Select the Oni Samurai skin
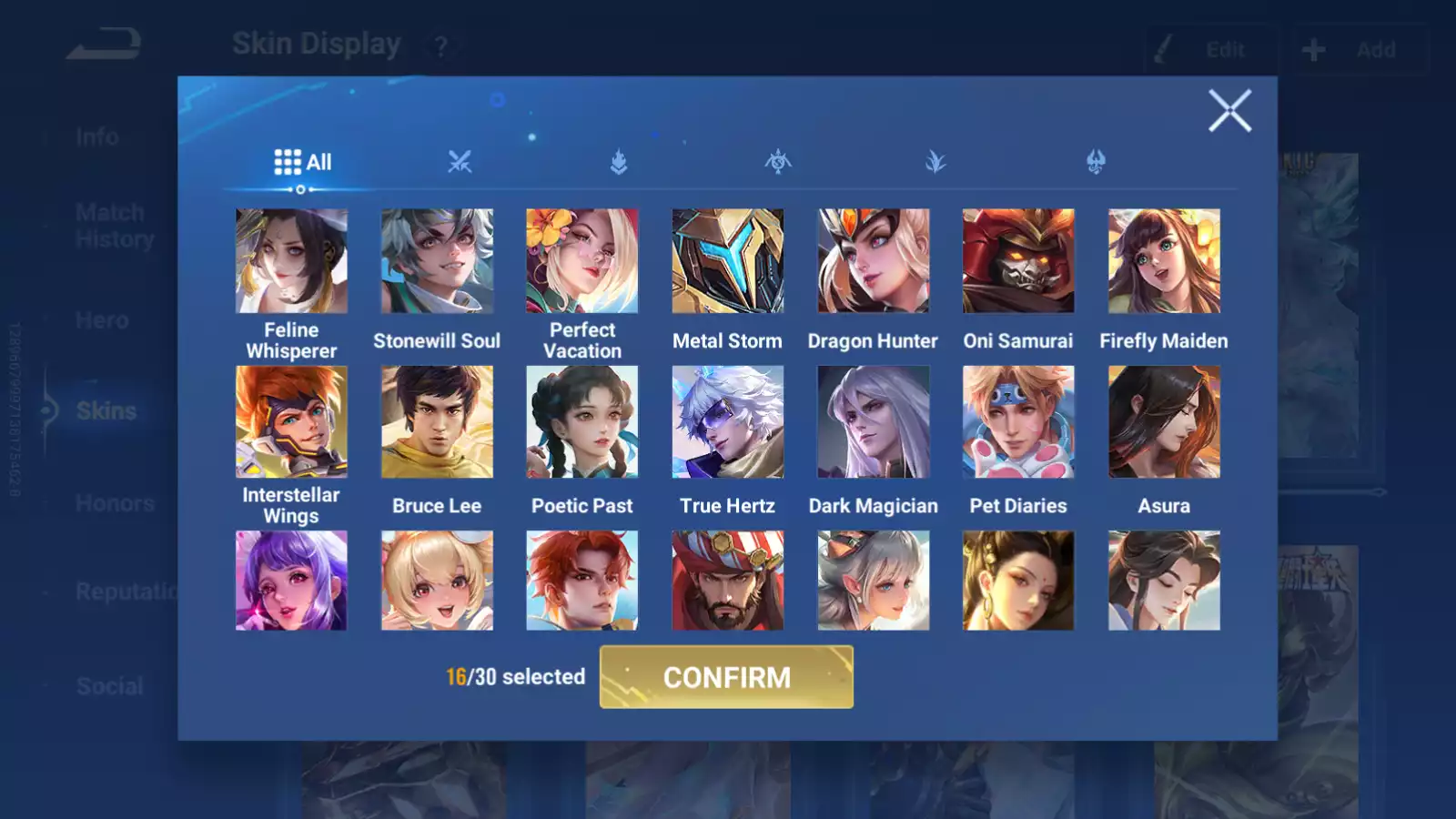Screen dimensions: 1456x819 [1018, 261]
